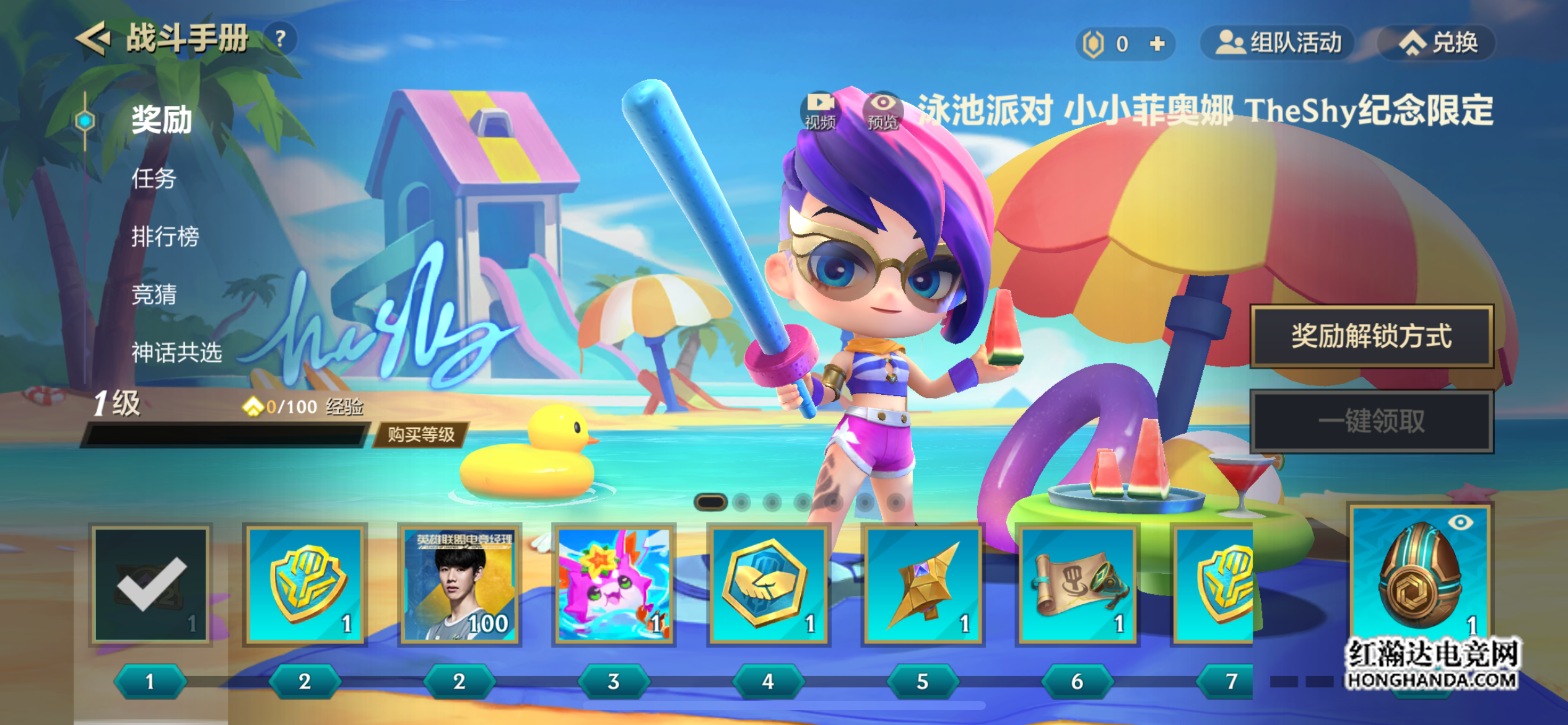Screen dimensions: 1568x725
Task: Click the plus button to add currency
Action: [1157, 43]
